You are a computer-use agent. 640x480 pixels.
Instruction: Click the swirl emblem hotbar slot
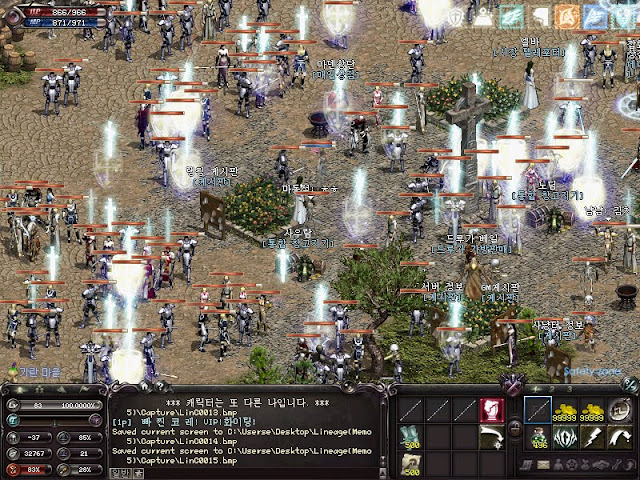(x=620, y=410)
